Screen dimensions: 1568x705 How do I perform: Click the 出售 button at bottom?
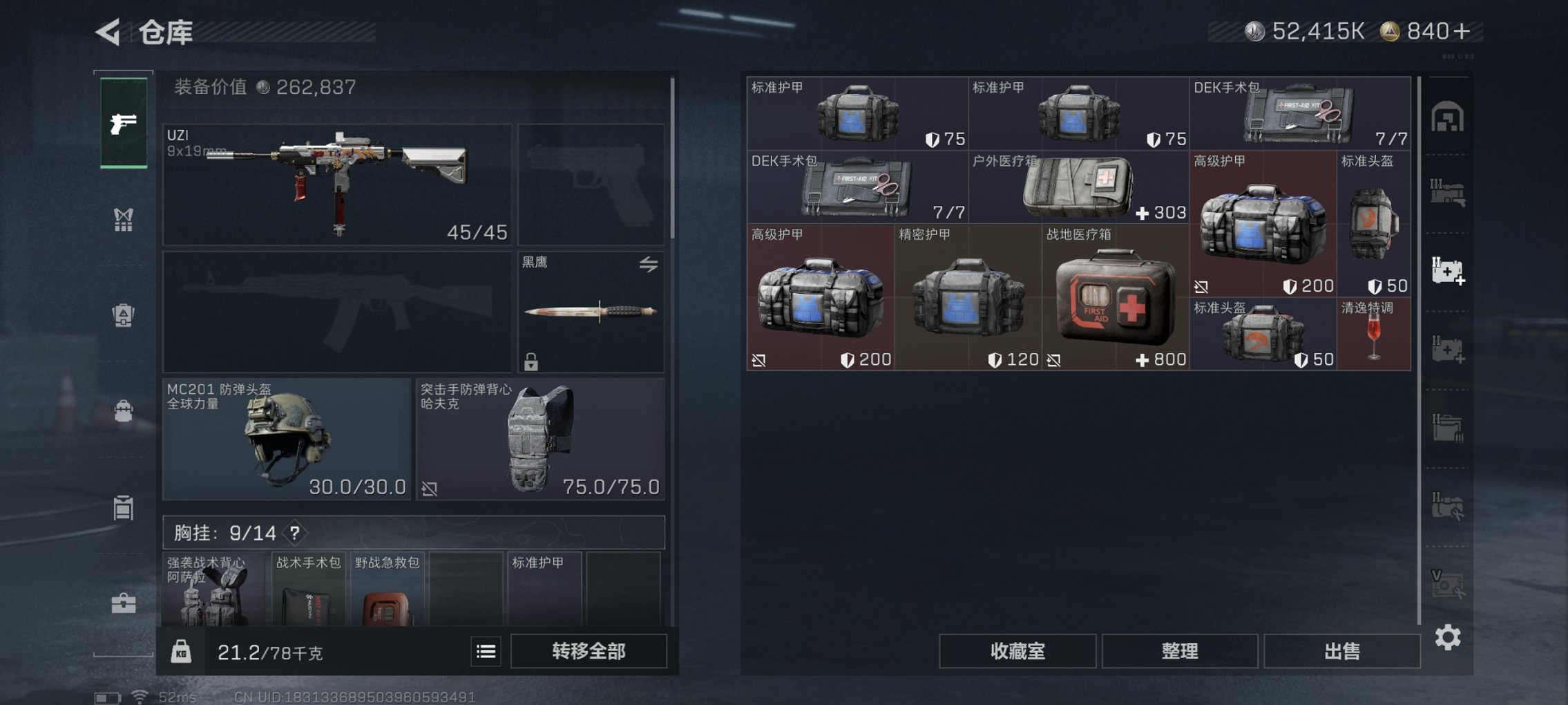[x=1340, y=650]
